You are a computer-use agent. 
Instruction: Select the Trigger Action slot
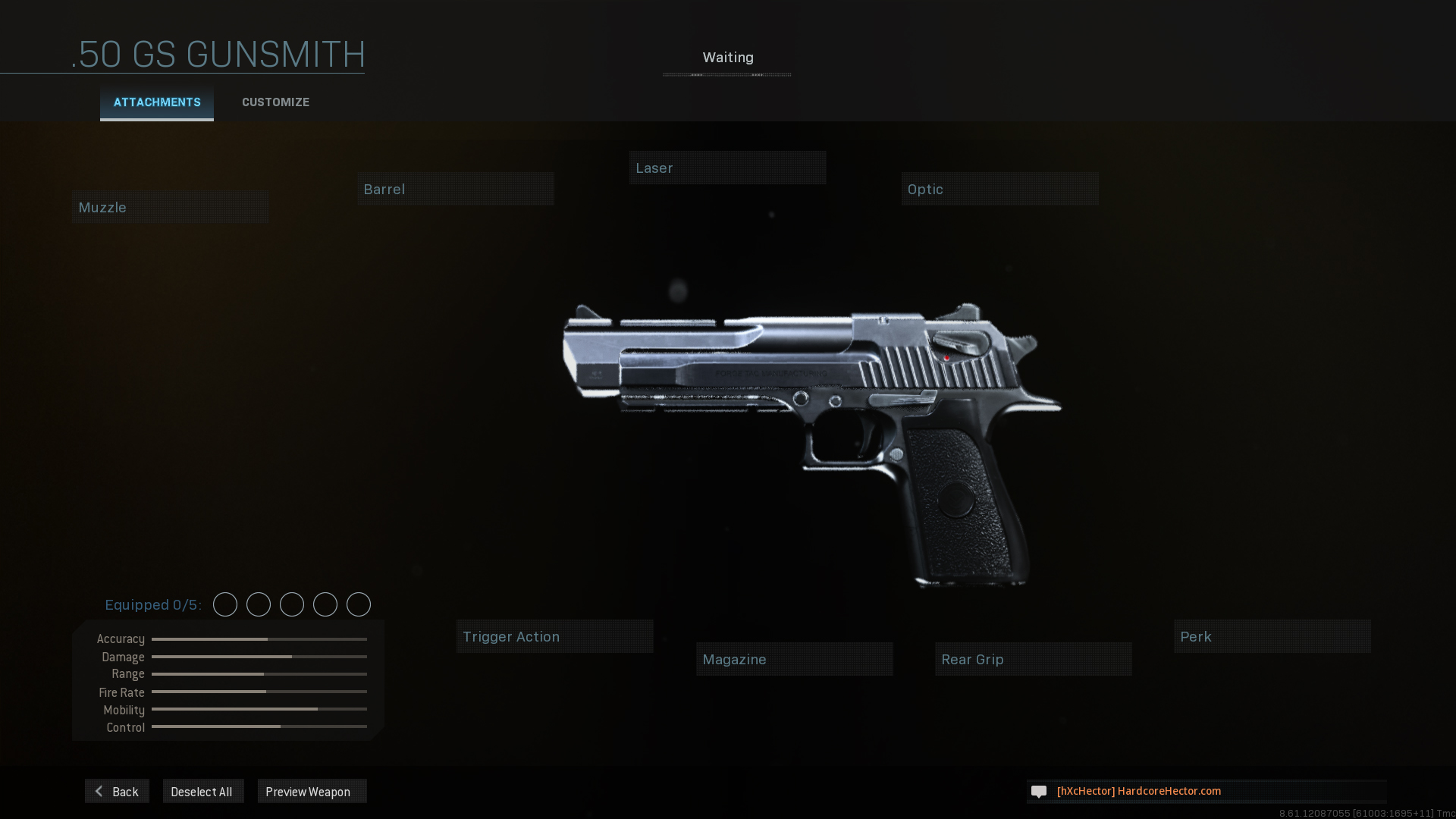554,636
